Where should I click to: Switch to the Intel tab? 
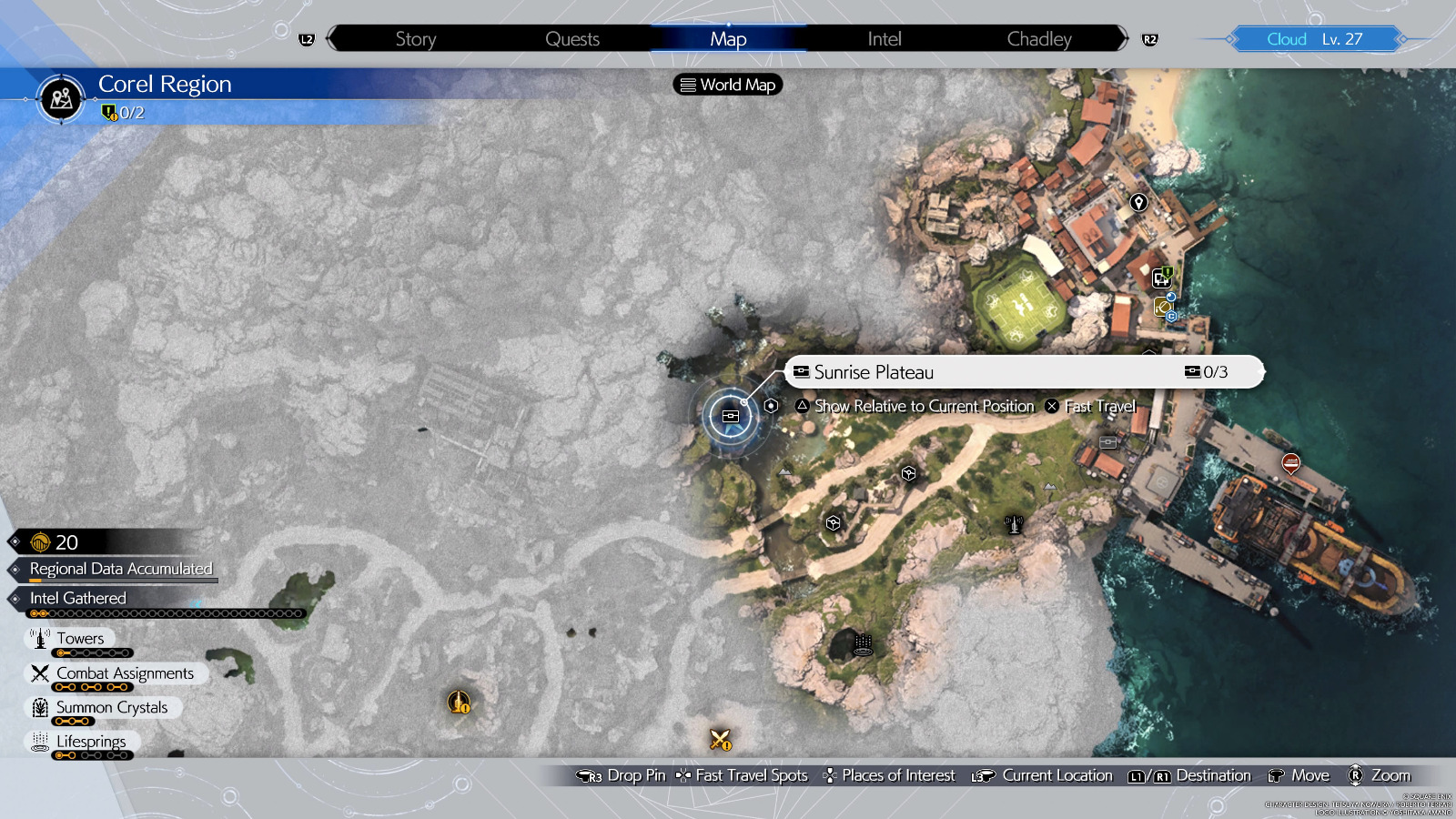(882, 39)
